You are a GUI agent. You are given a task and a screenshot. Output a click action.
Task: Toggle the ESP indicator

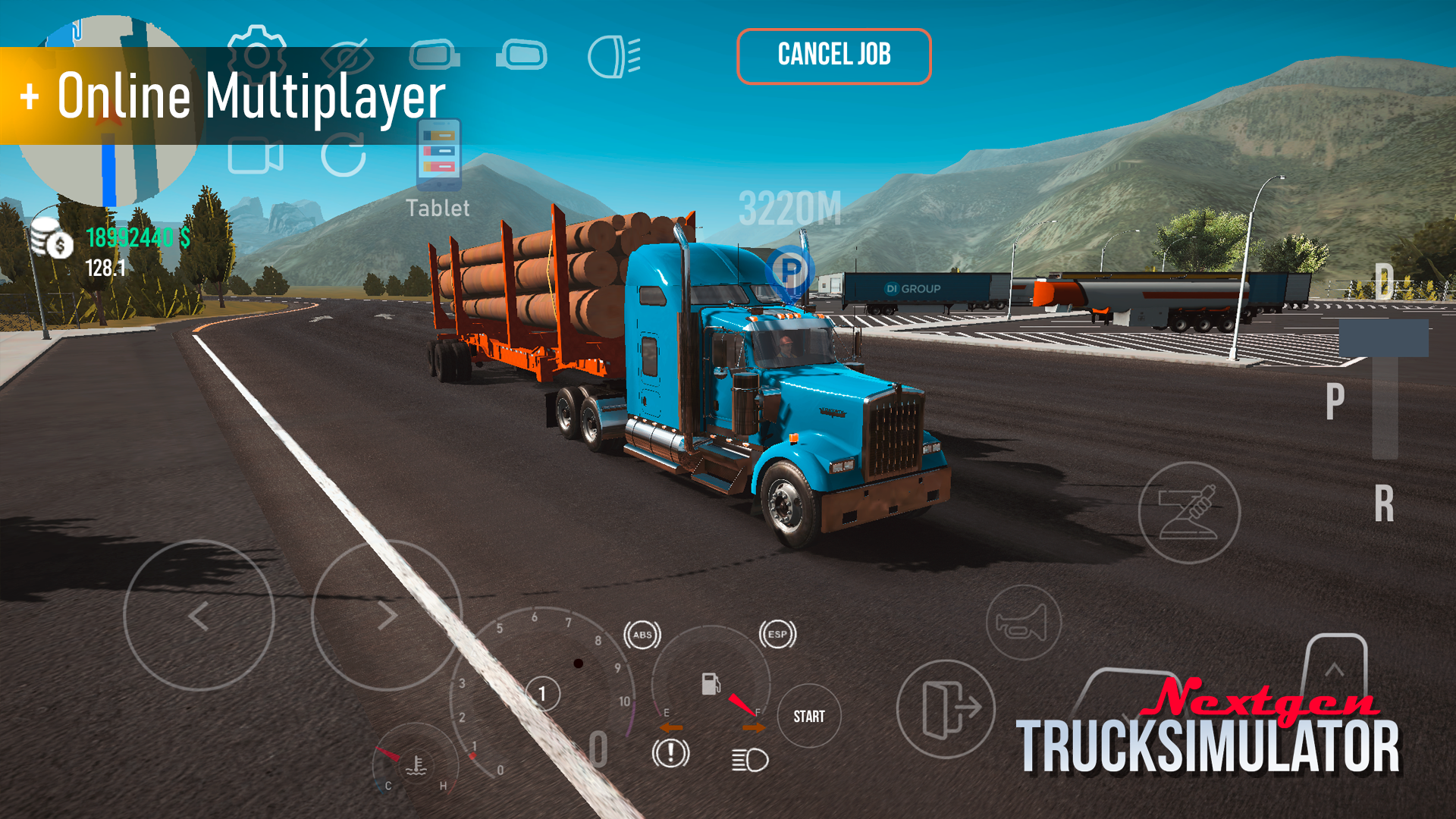(777, 635)
